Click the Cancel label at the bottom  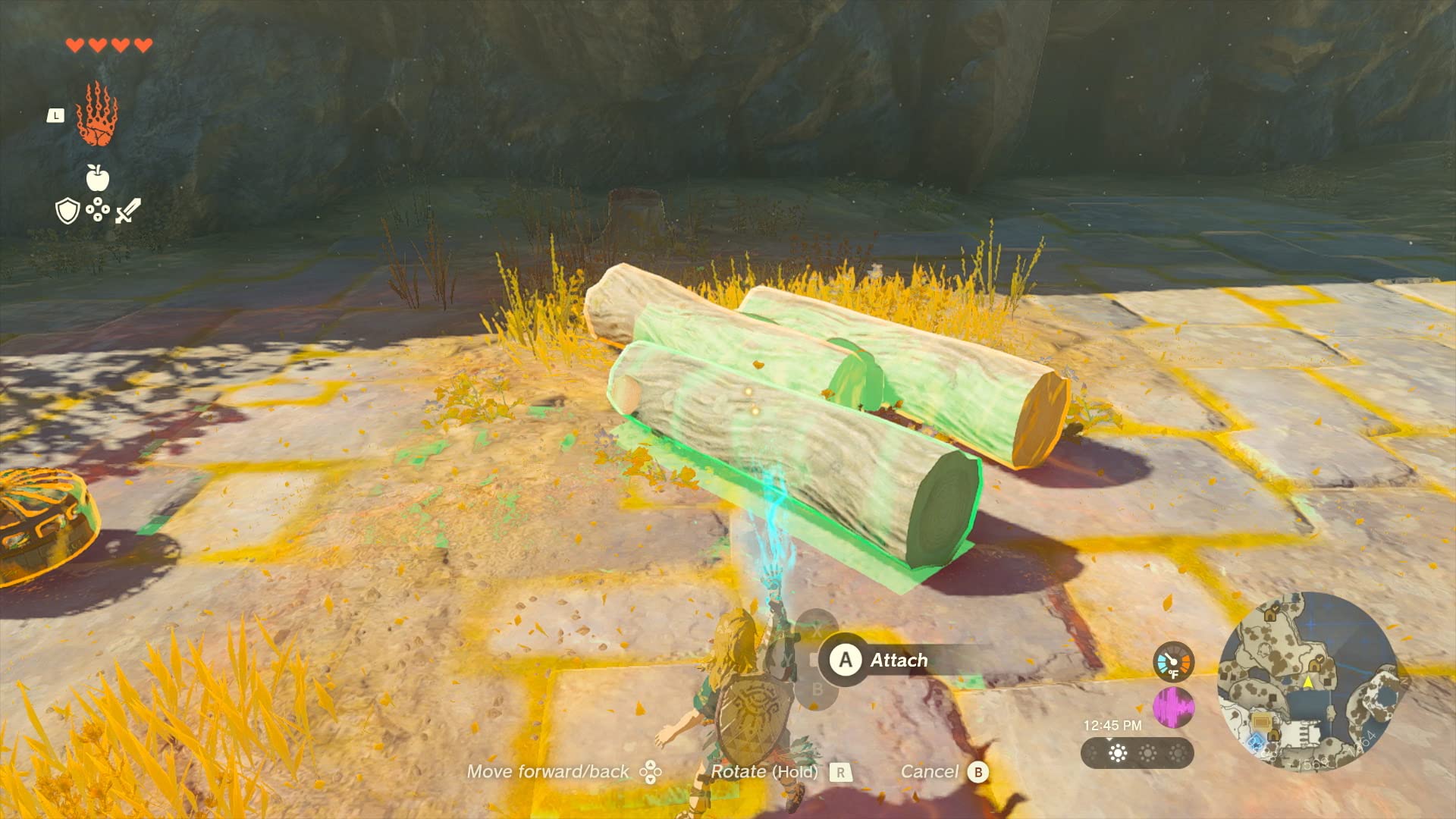[x=930, y=770]
